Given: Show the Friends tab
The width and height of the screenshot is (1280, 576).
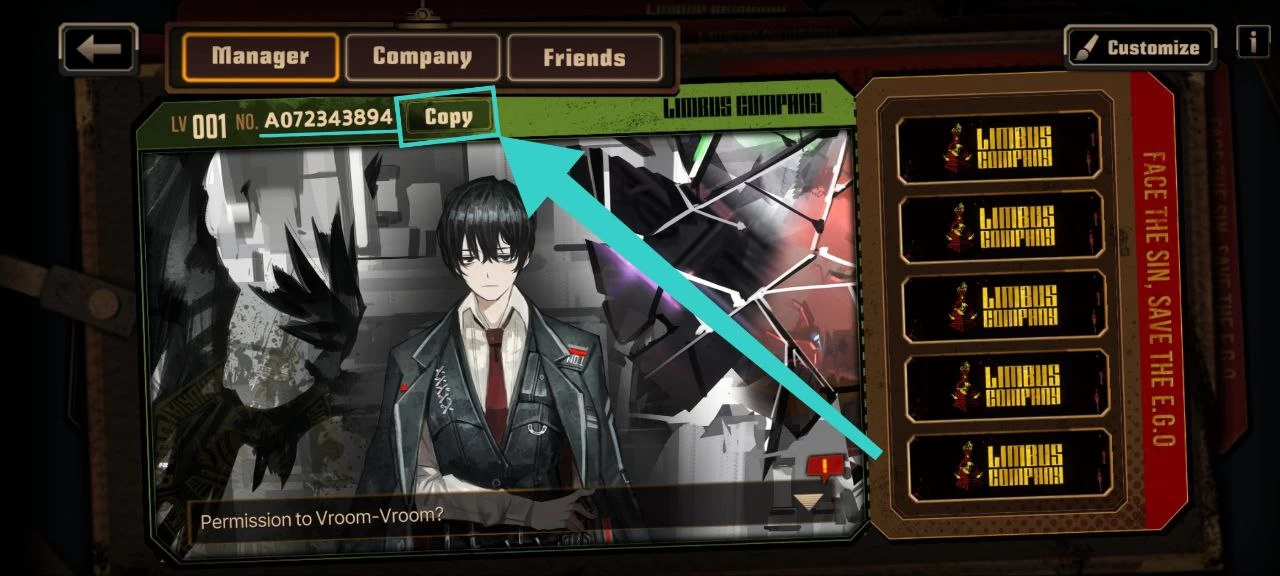Looking at the screenshot, I should click(x=584, y=57).
